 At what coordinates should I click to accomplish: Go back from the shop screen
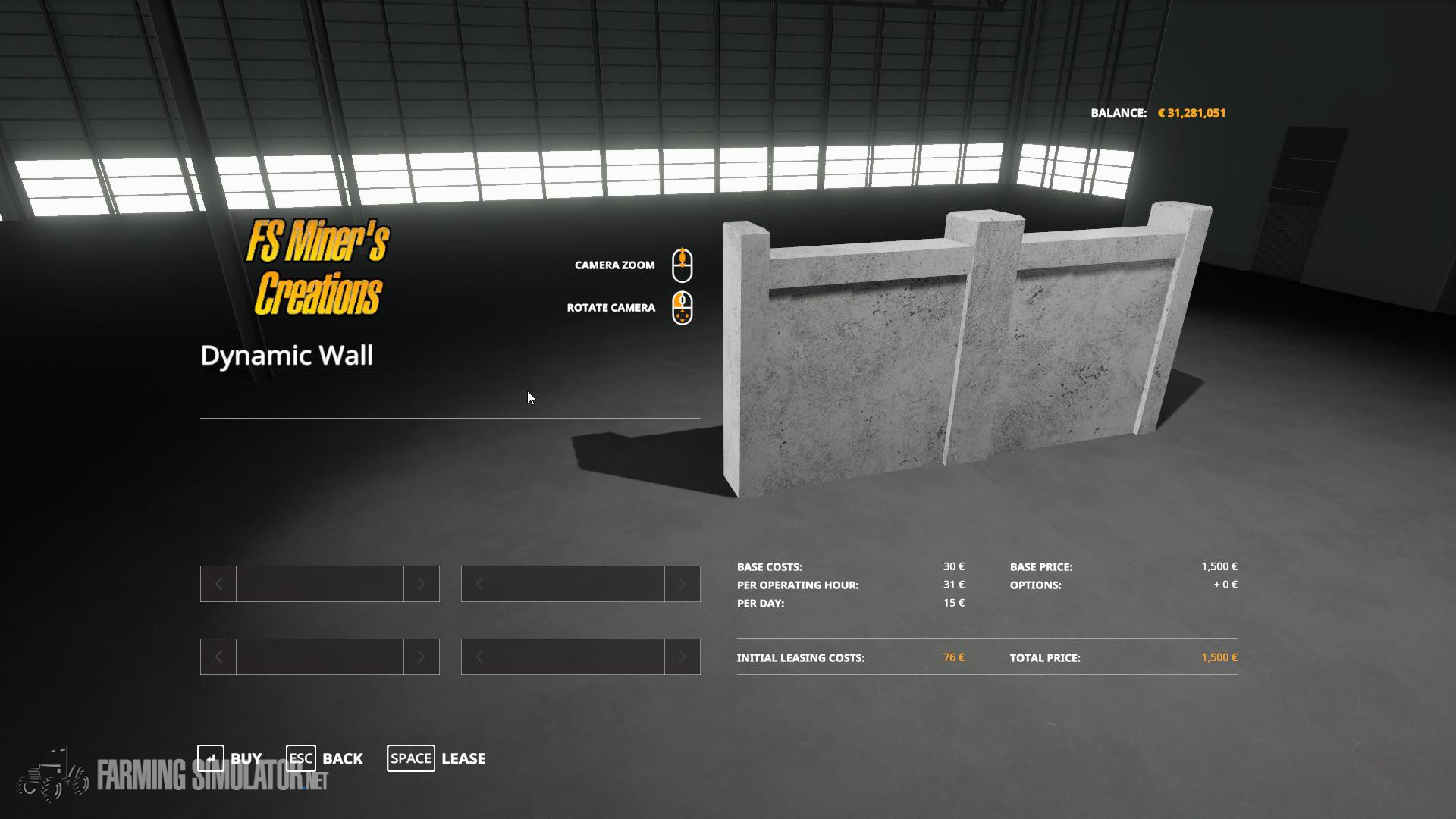[325, 758]
